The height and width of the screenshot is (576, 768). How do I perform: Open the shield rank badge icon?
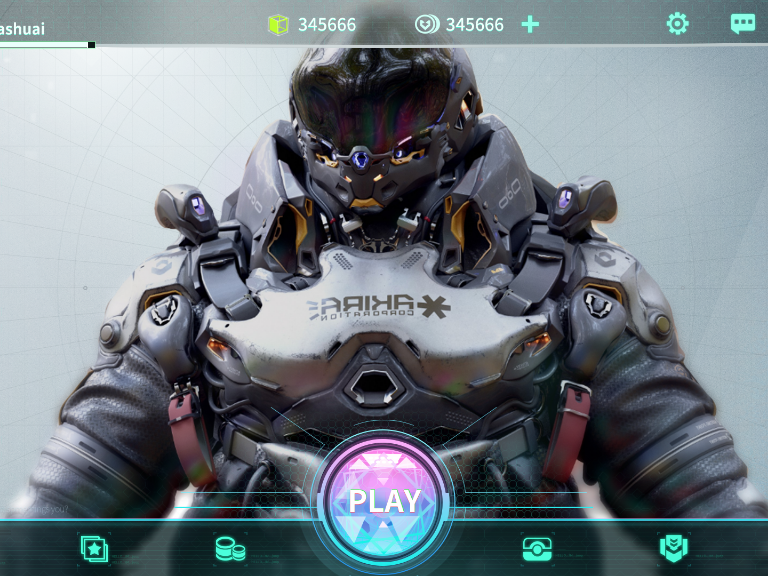click(674, 548)
